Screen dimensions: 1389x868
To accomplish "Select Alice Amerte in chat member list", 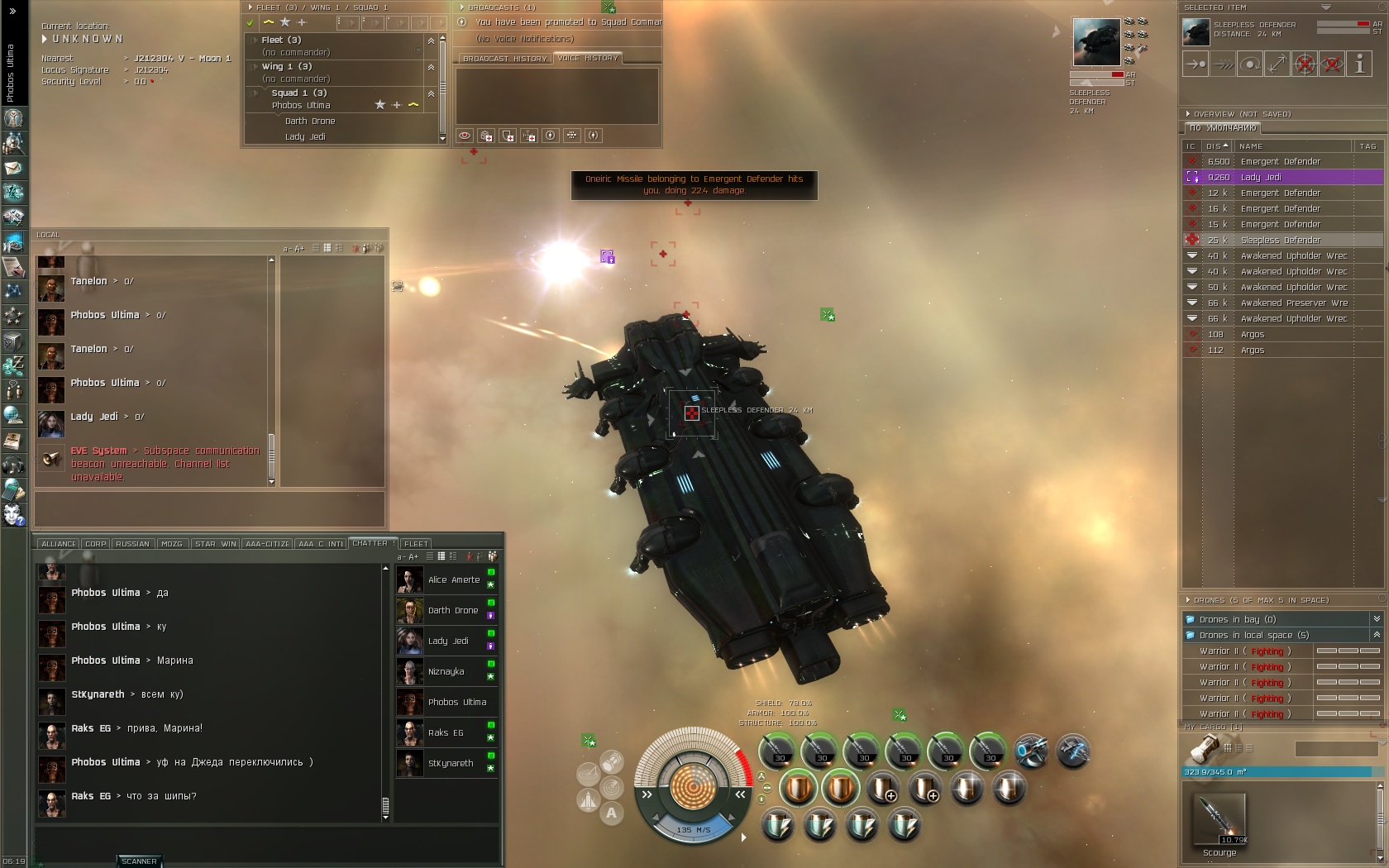I will click(453, 580).
